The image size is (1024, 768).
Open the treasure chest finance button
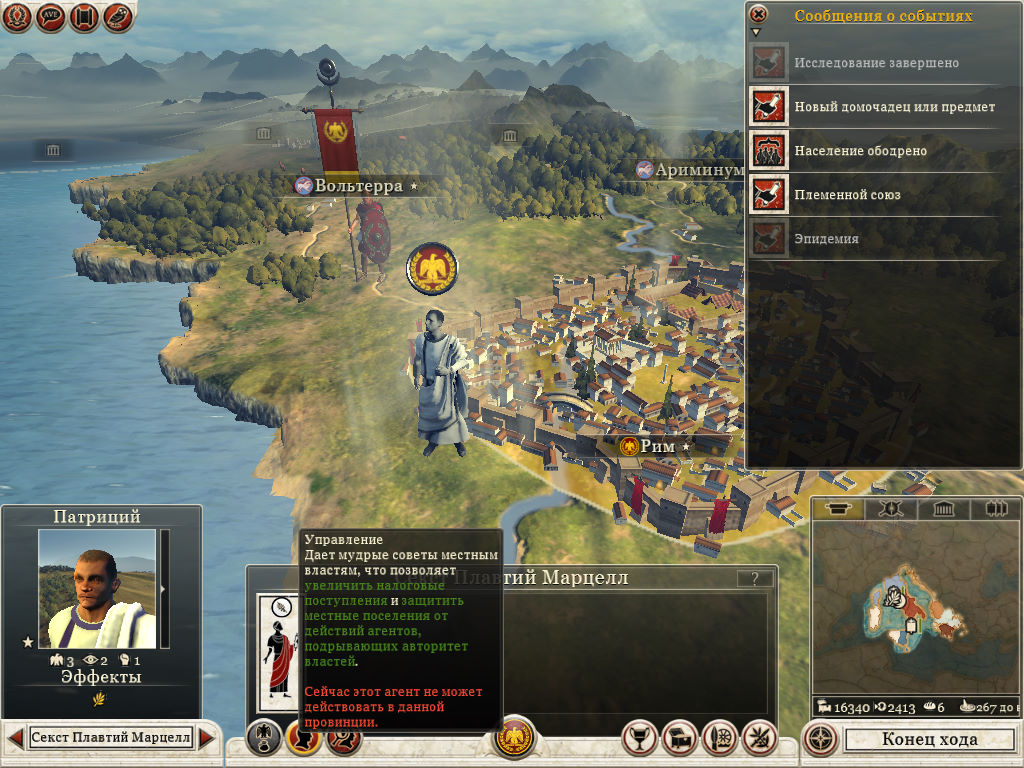(x=679, y=738)
